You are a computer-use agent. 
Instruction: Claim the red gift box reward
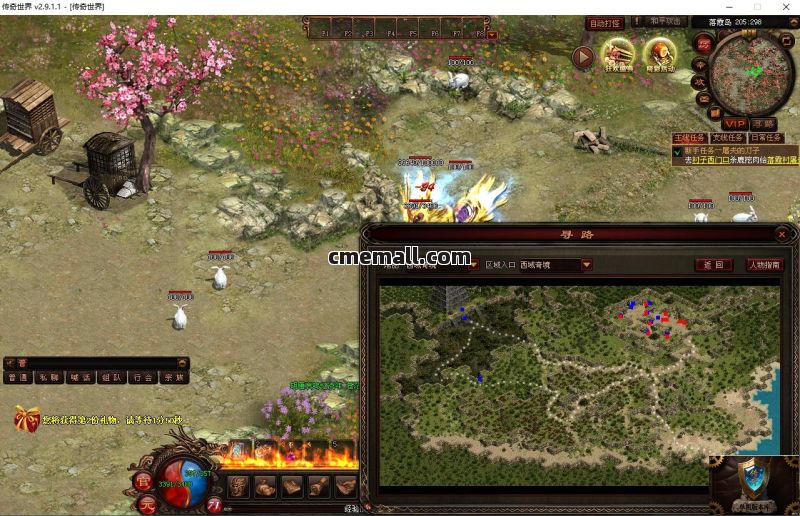point(26,417)
